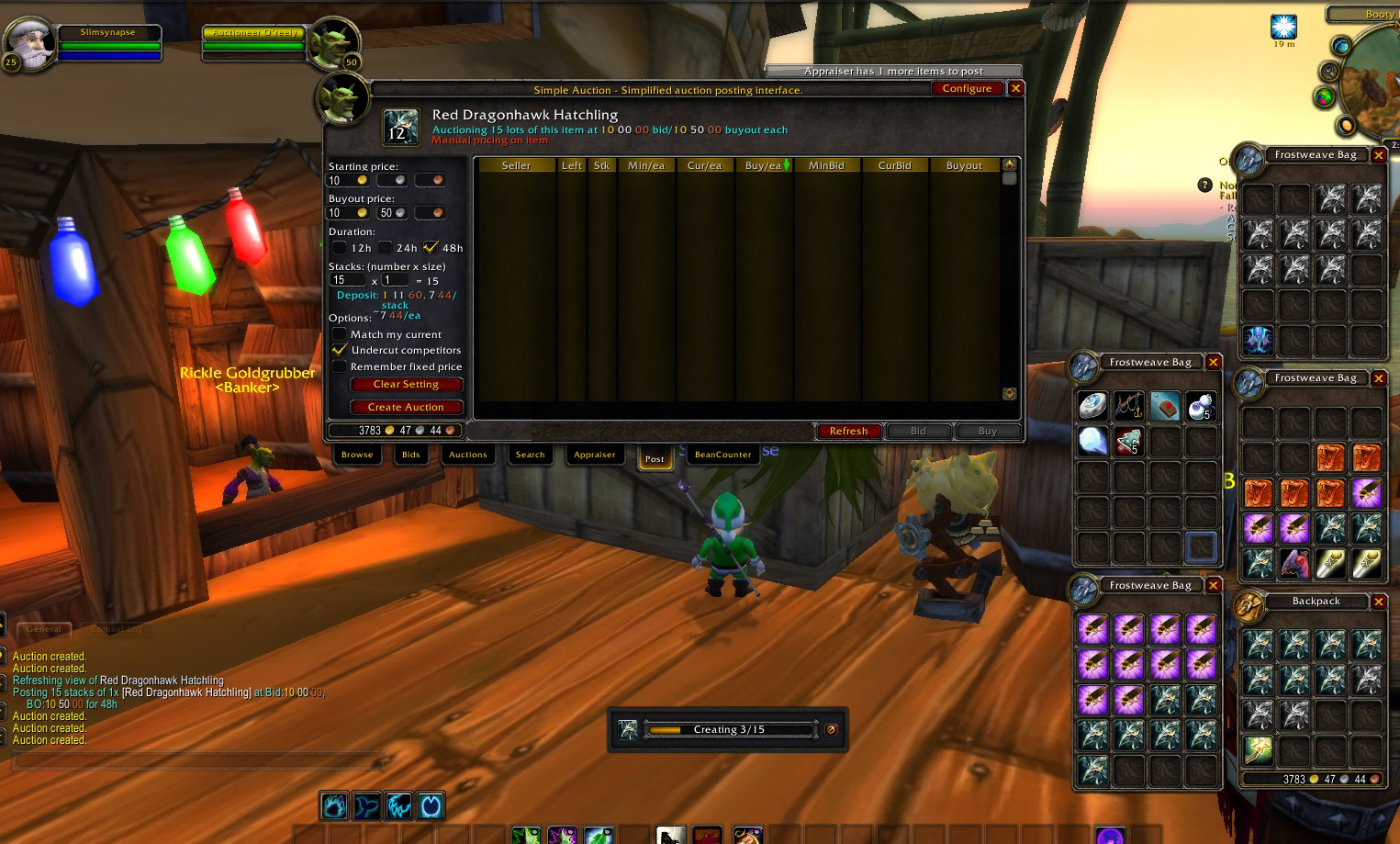Image resolution: width=1400 pixels, height=844 pixels.
Task: Check the Remember fixed price option
Action: click(x=340, y=366)
